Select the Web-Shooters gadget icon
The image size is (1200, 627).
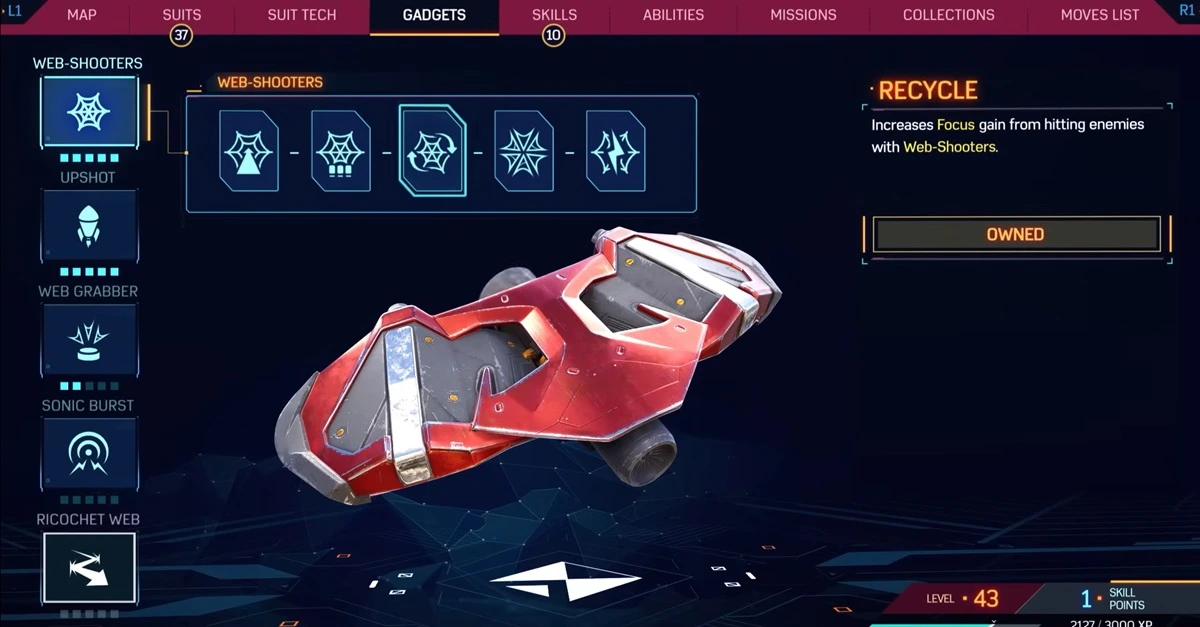pyautogui.click(x=89, y=112)
